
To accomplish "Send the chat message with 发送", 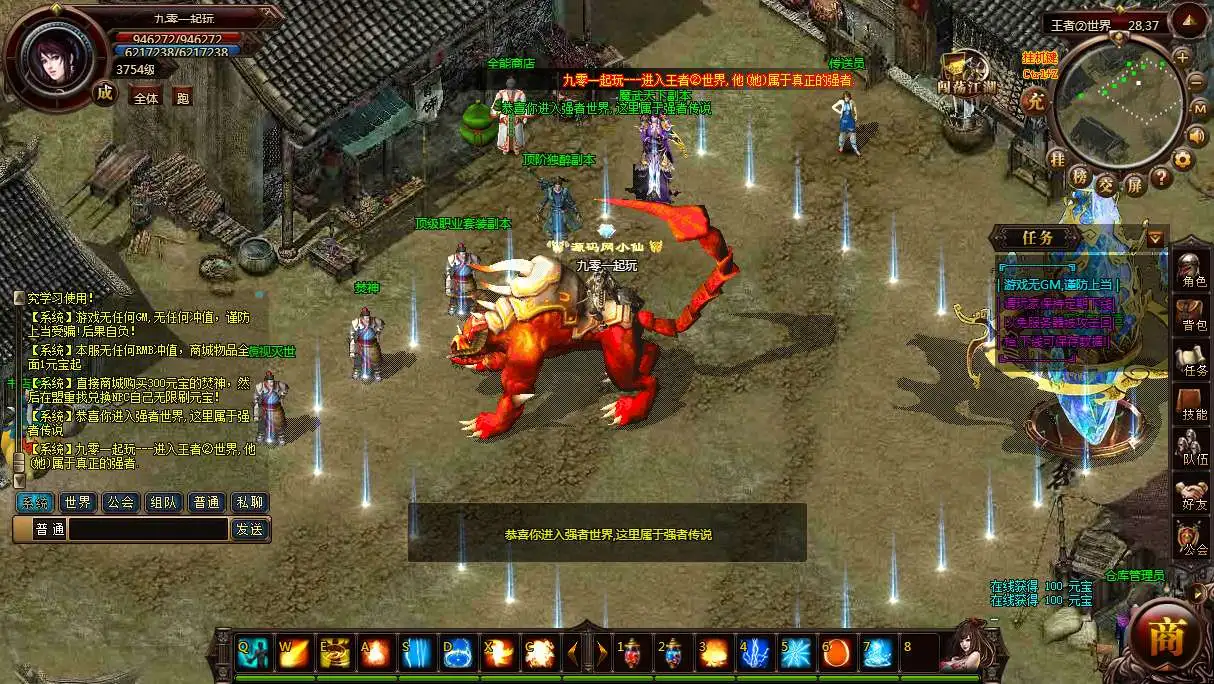I will coord(250,529).
